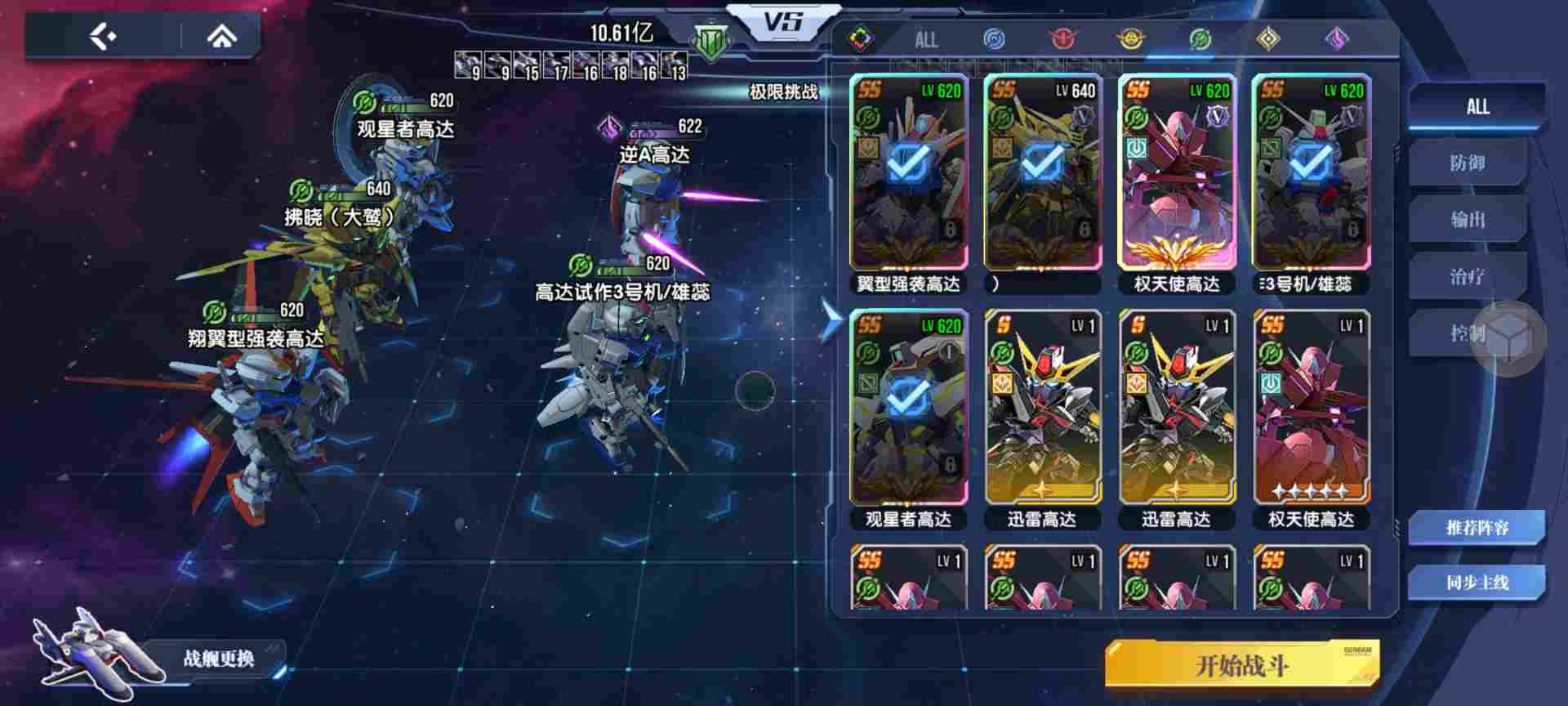Filter cards by the yellow faction emblem

[x=1130, y=38]
